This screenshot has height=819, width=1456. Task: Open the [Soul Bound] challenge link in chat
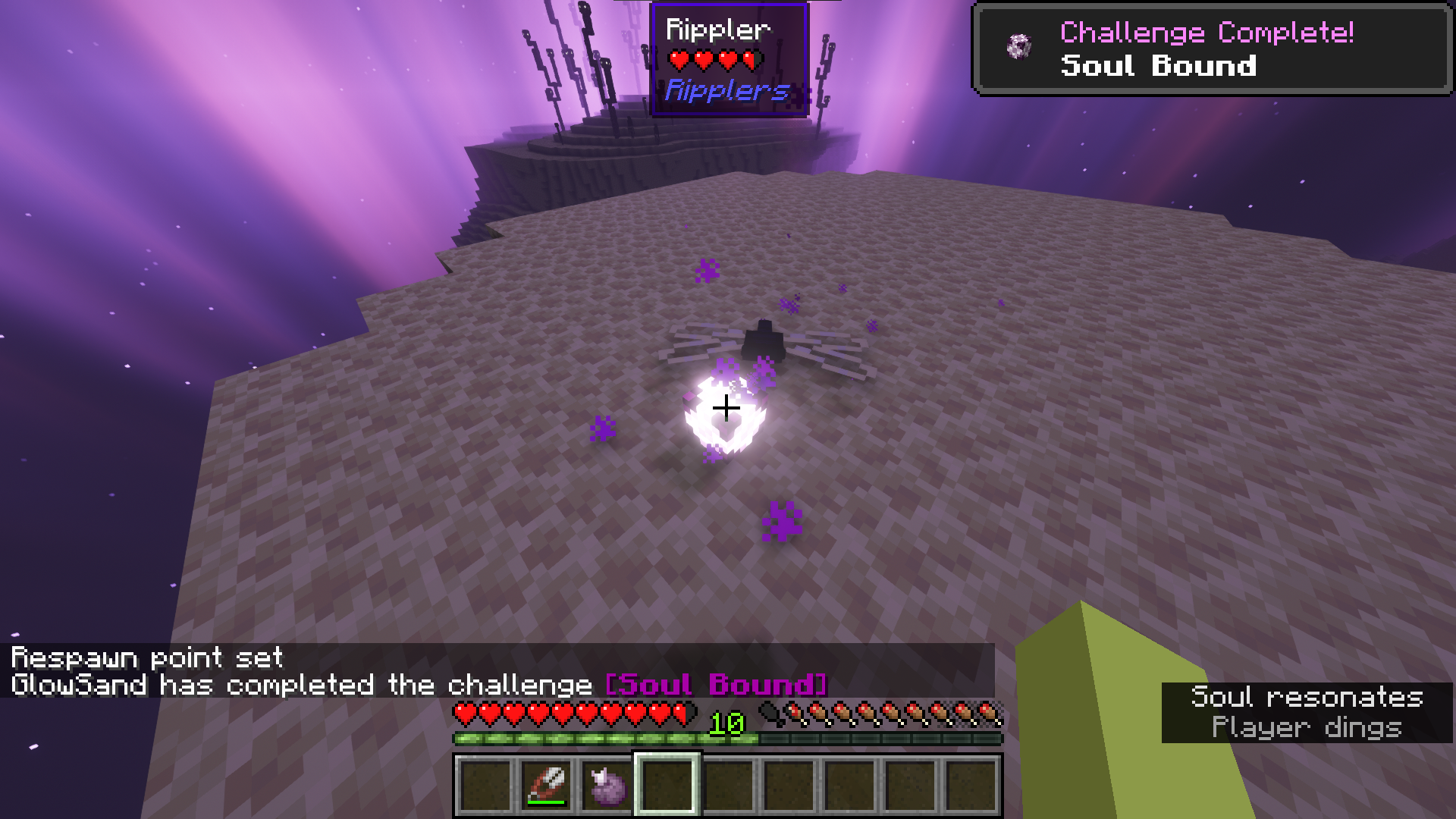point(716,685)
